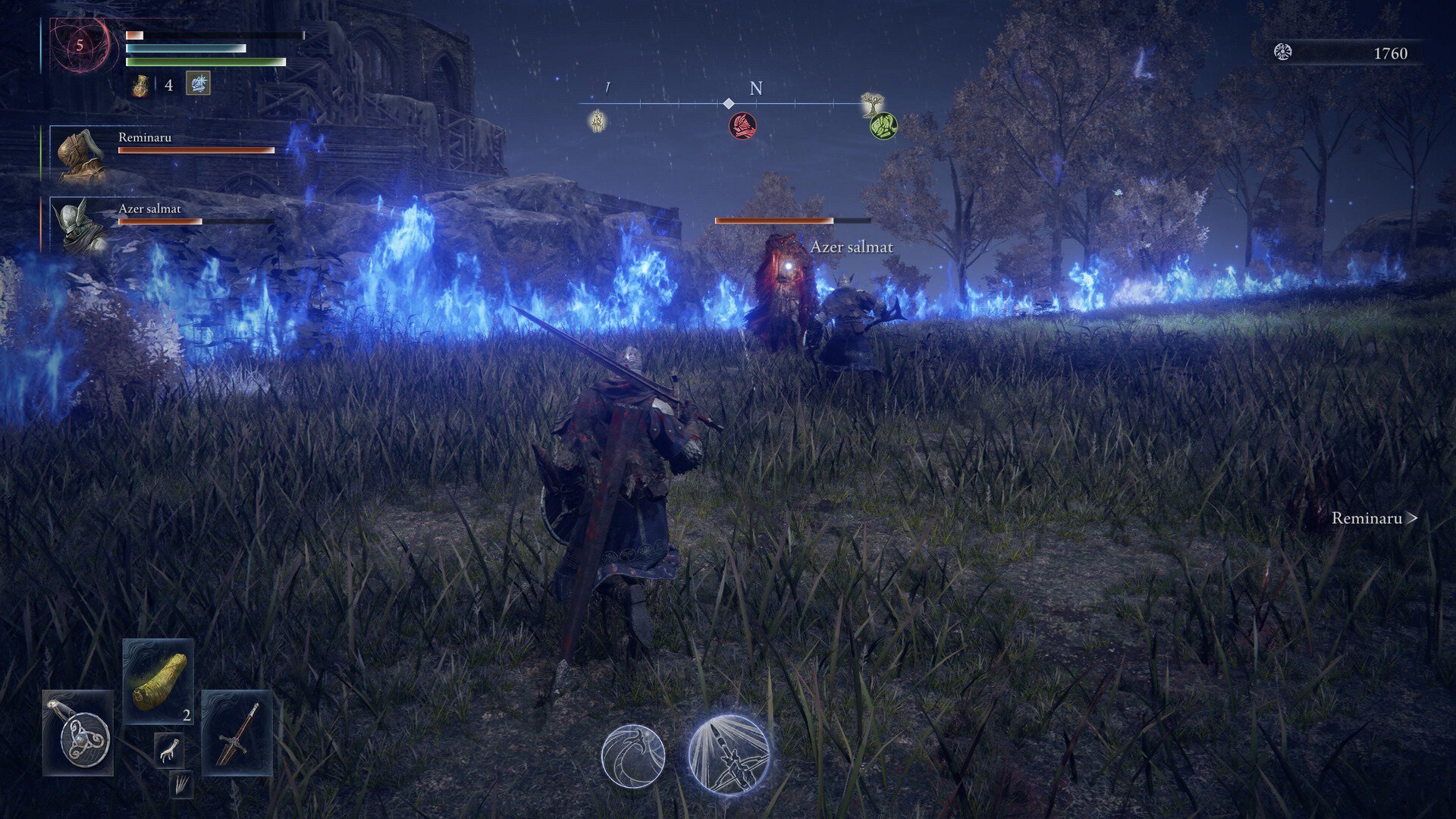Activate the swirling wind character skill icon
This screenshot has width=1456, height=819.
633,755
